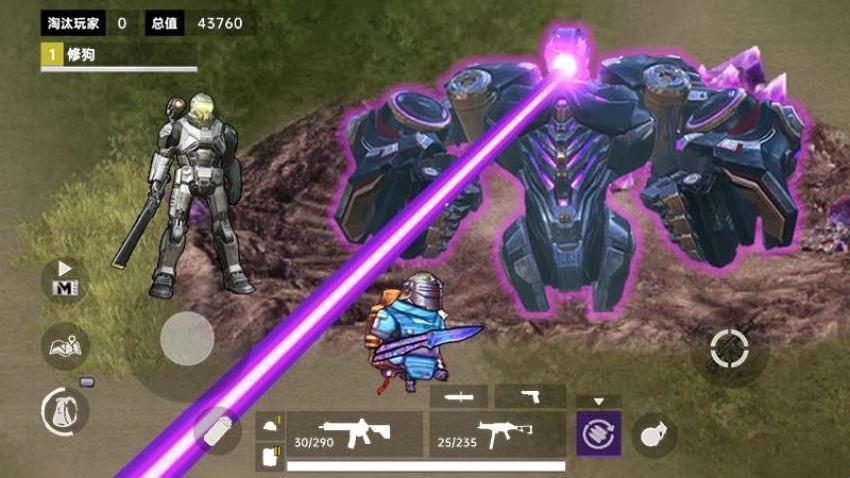Use the bandage healing item

tap(217, 430)
